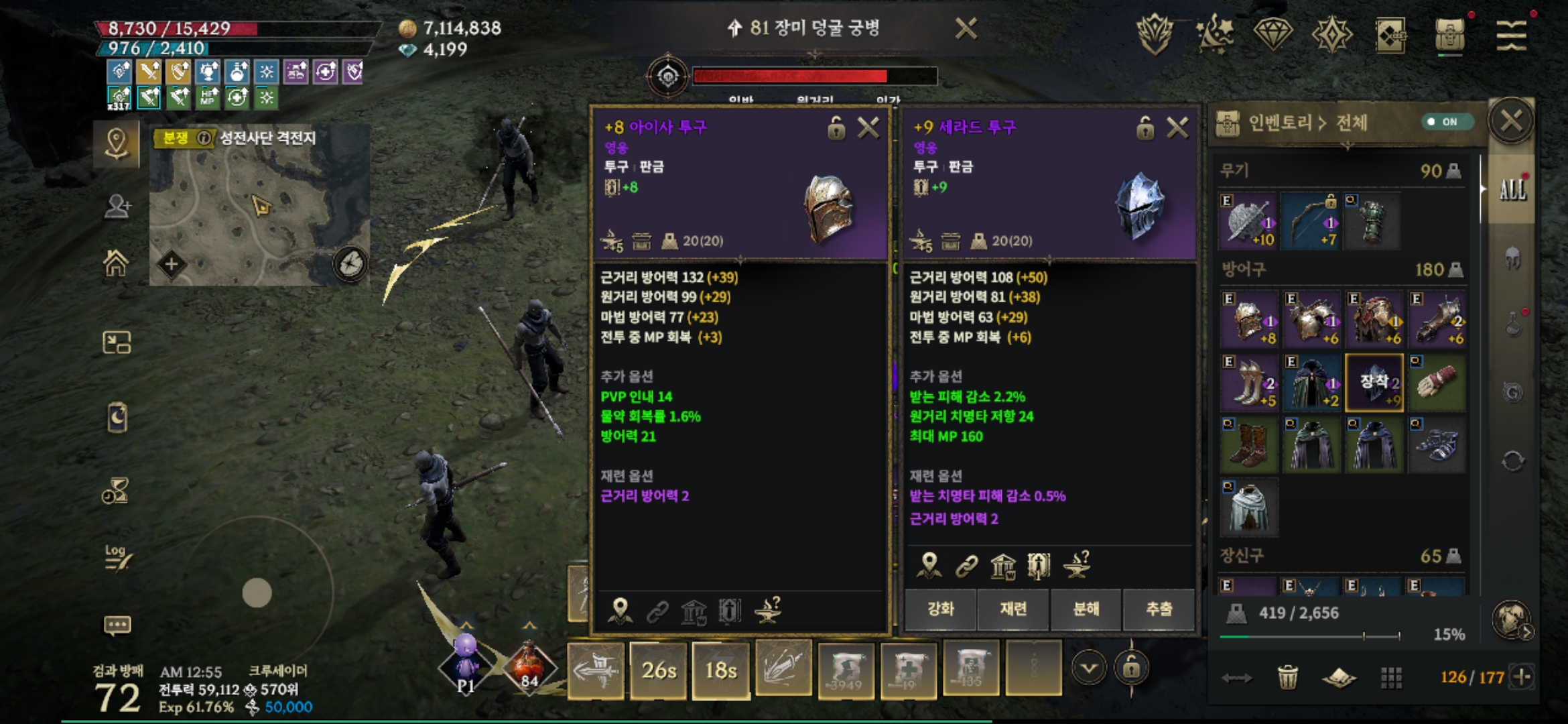Select the equipped +10 axe weapon slot
The image size is (1568, 724).
point(1248,221)
